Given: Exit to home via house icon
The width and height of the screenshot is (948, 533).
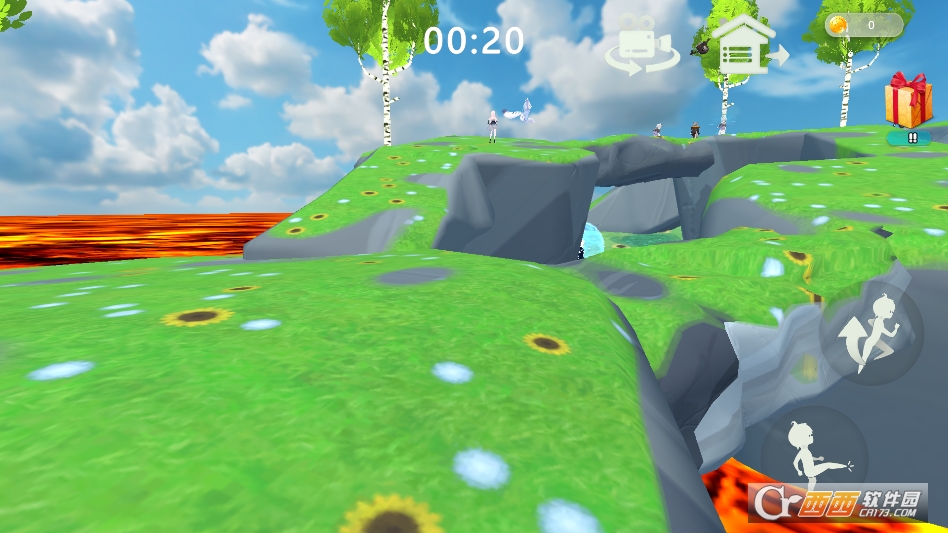Looking at the screenshot, I should (x=746, y=46).
